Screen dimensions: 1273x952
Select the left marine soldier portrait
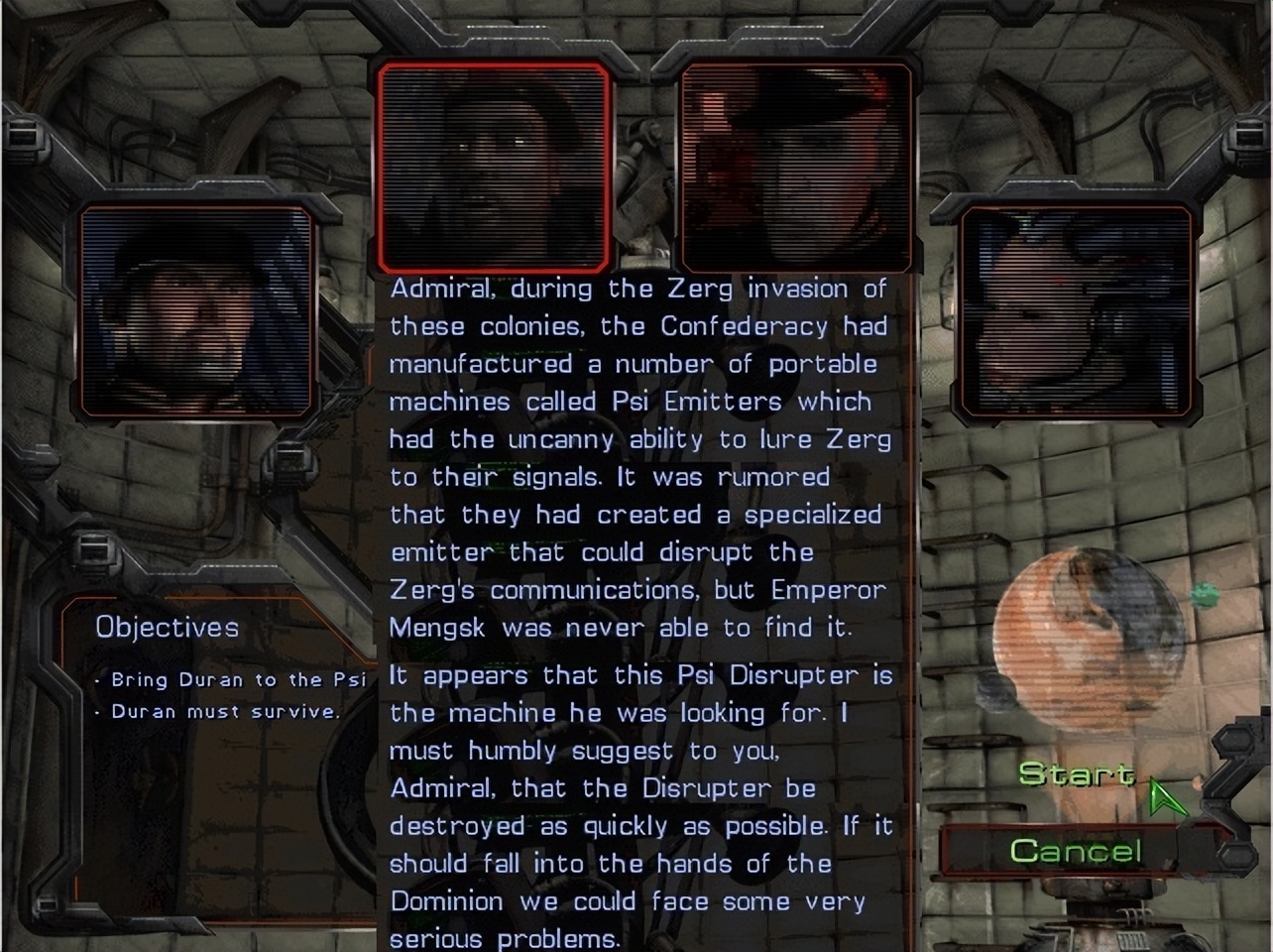pyautogui.click(x=196, y=312)
